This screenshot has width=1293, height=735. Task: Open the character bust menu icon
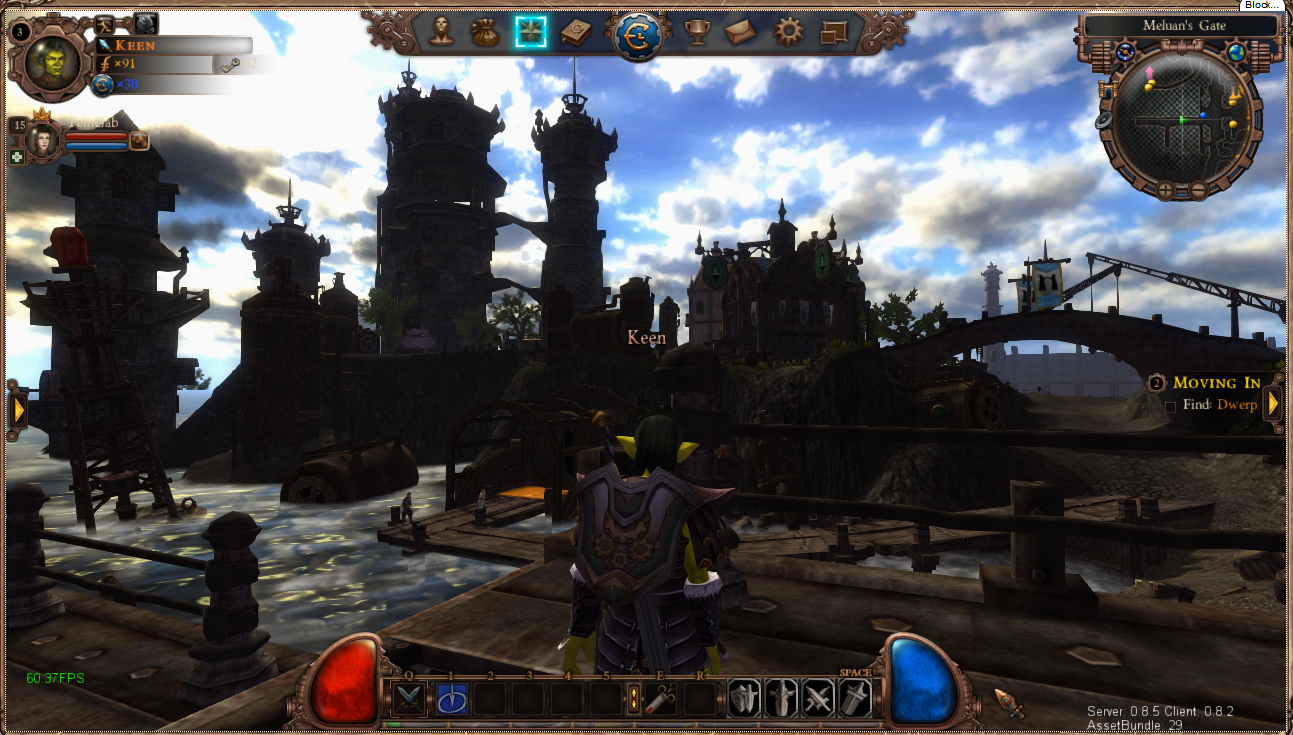tap(442, 32)
